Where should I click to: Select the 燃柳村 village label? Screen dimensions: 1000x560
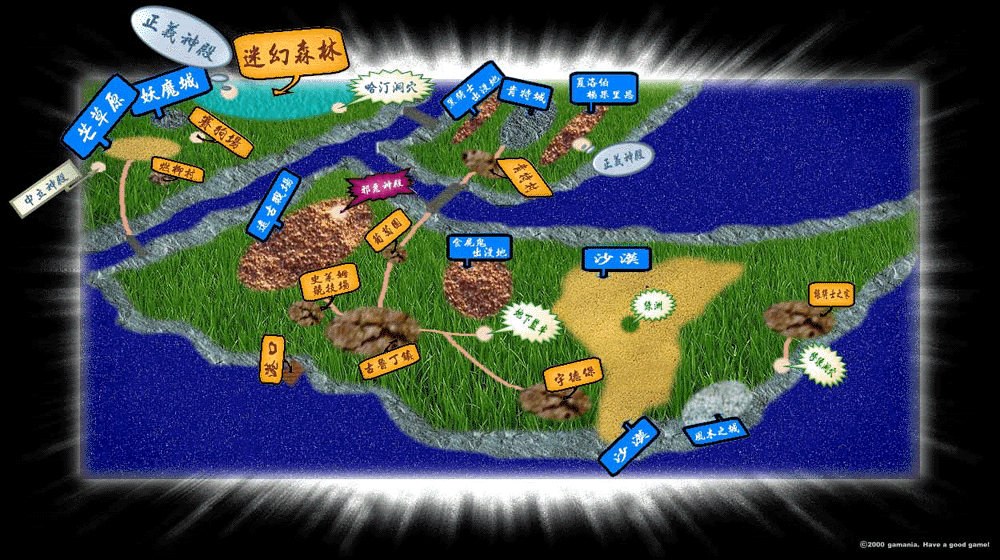coord(178,171)
